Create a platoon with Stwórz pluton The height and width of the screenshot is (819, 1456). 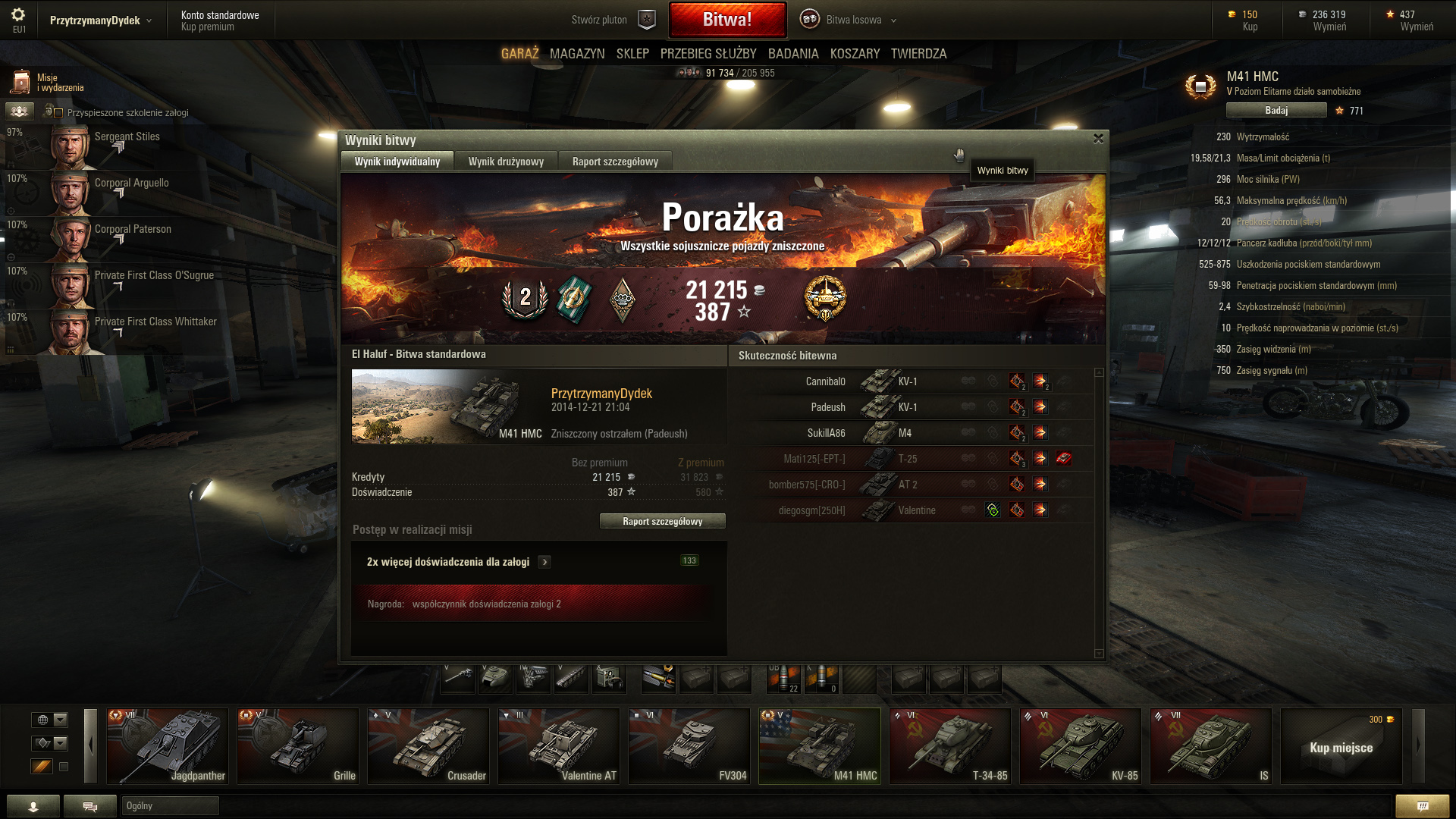613,20
